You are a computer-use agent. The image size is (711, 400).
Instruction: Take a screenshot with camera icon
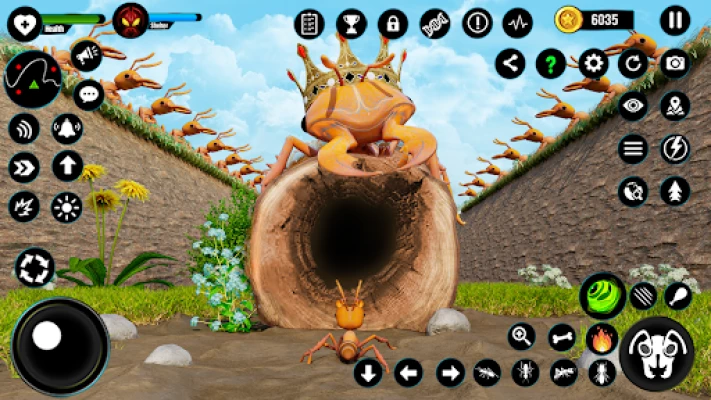(x=675, y=64)
